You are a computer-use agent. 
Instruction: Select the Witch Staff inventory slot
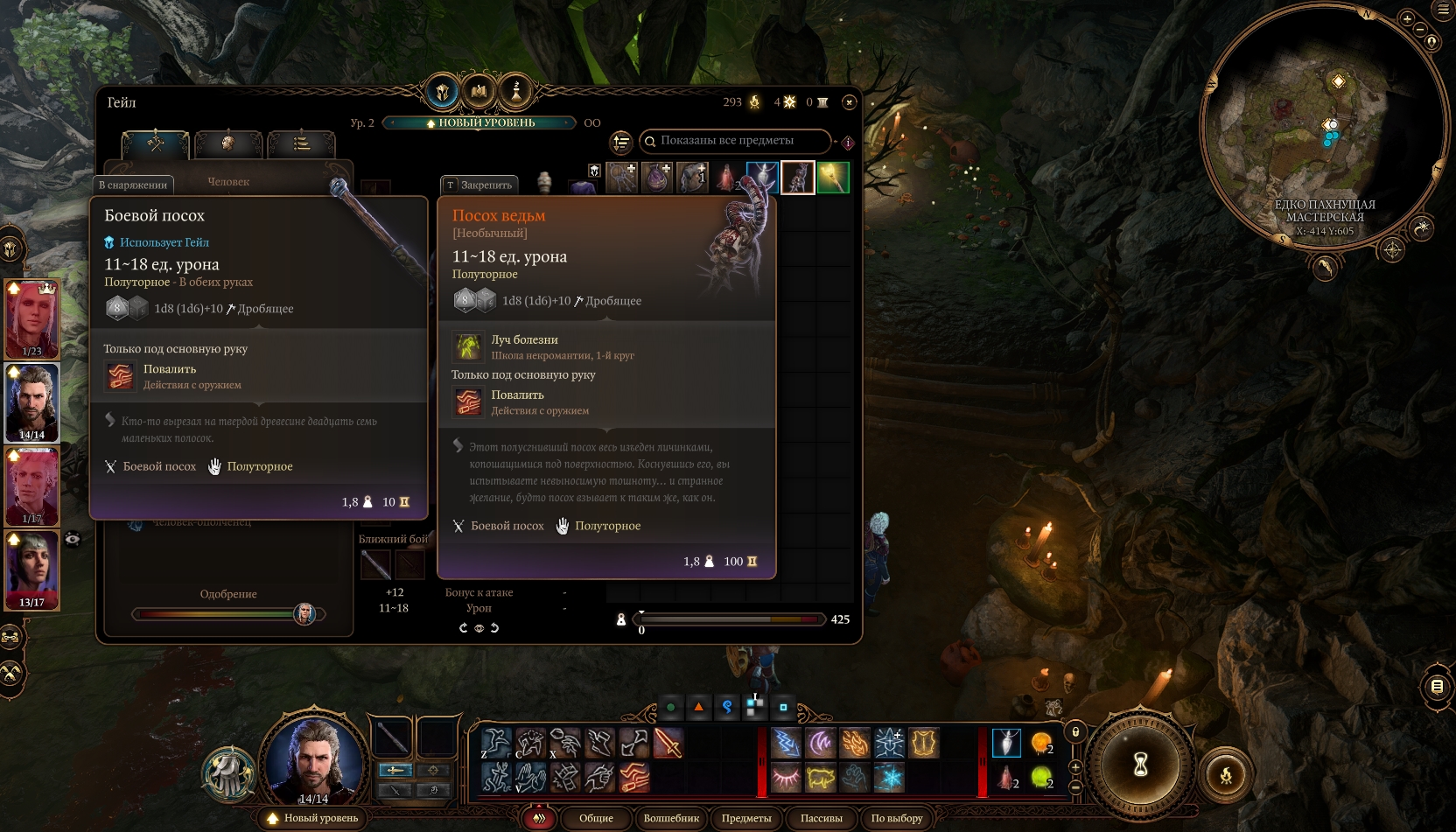[797, 178]
